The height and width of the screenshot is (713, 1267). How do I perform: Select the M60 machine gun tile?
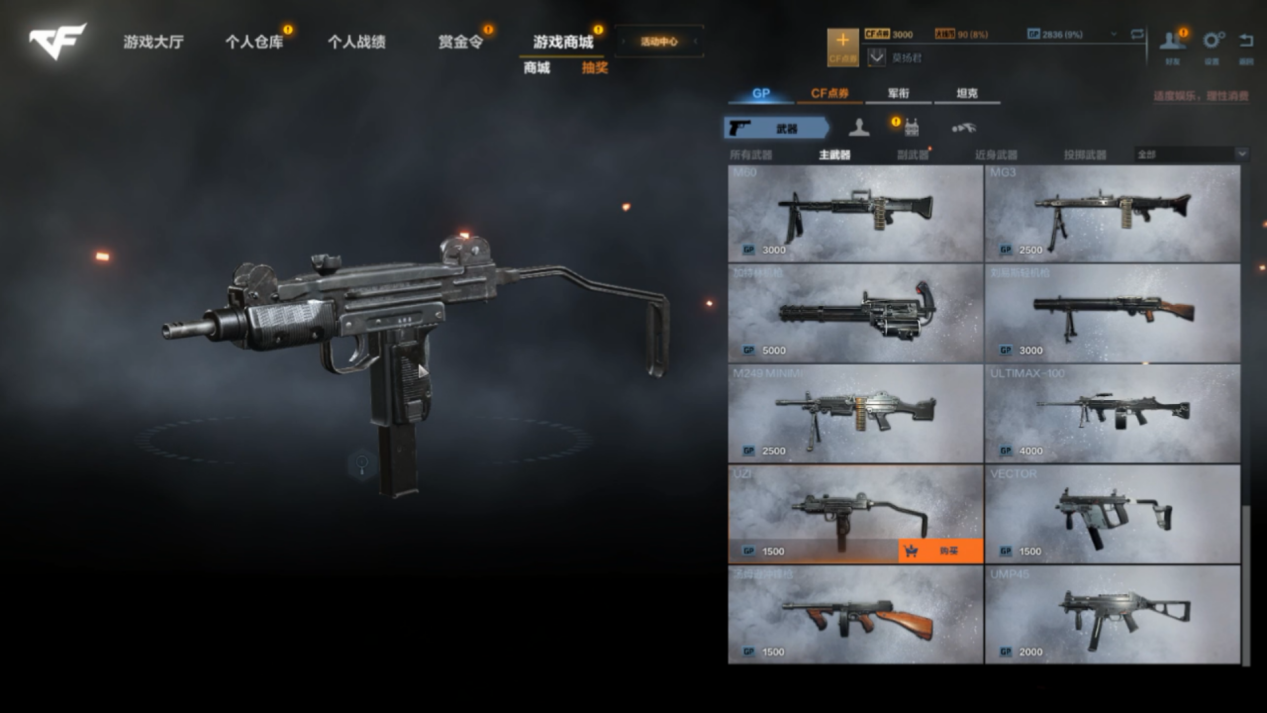point(855,213)
